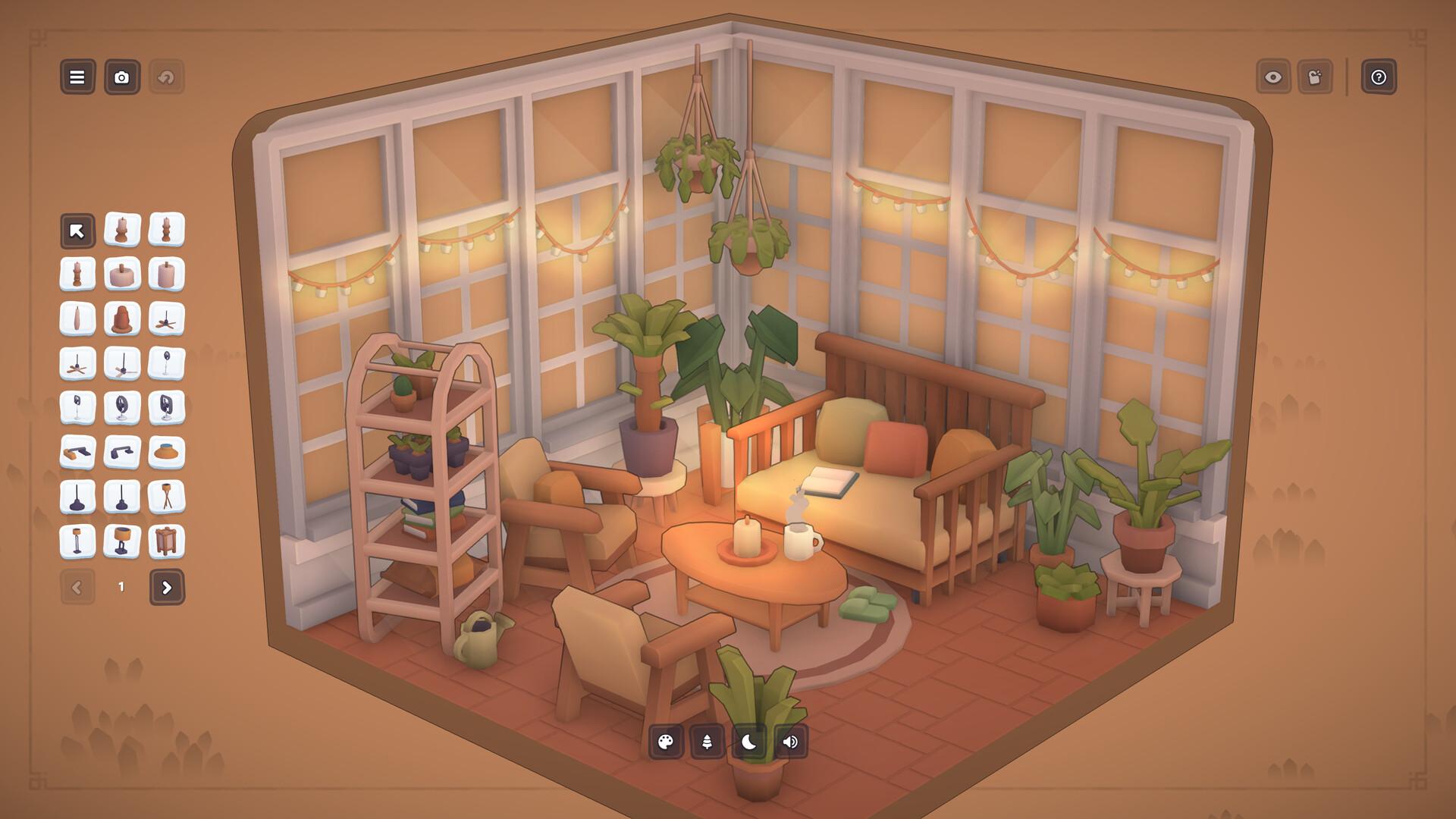This screenshot has height=819, width=1456.
Task: Toggle sound with the speaker button
Action: click(790, 742)
